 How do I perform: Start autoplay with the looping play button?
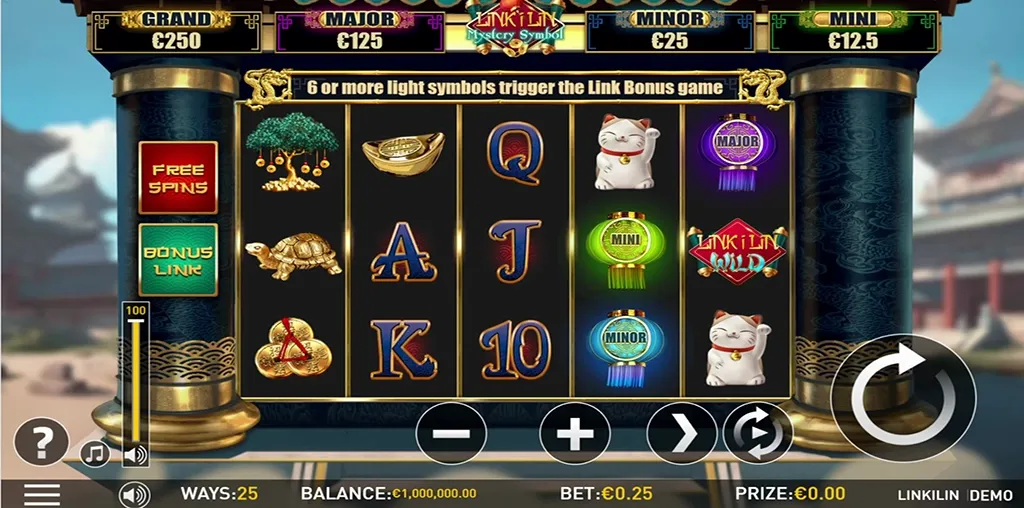tap(758, 433)
